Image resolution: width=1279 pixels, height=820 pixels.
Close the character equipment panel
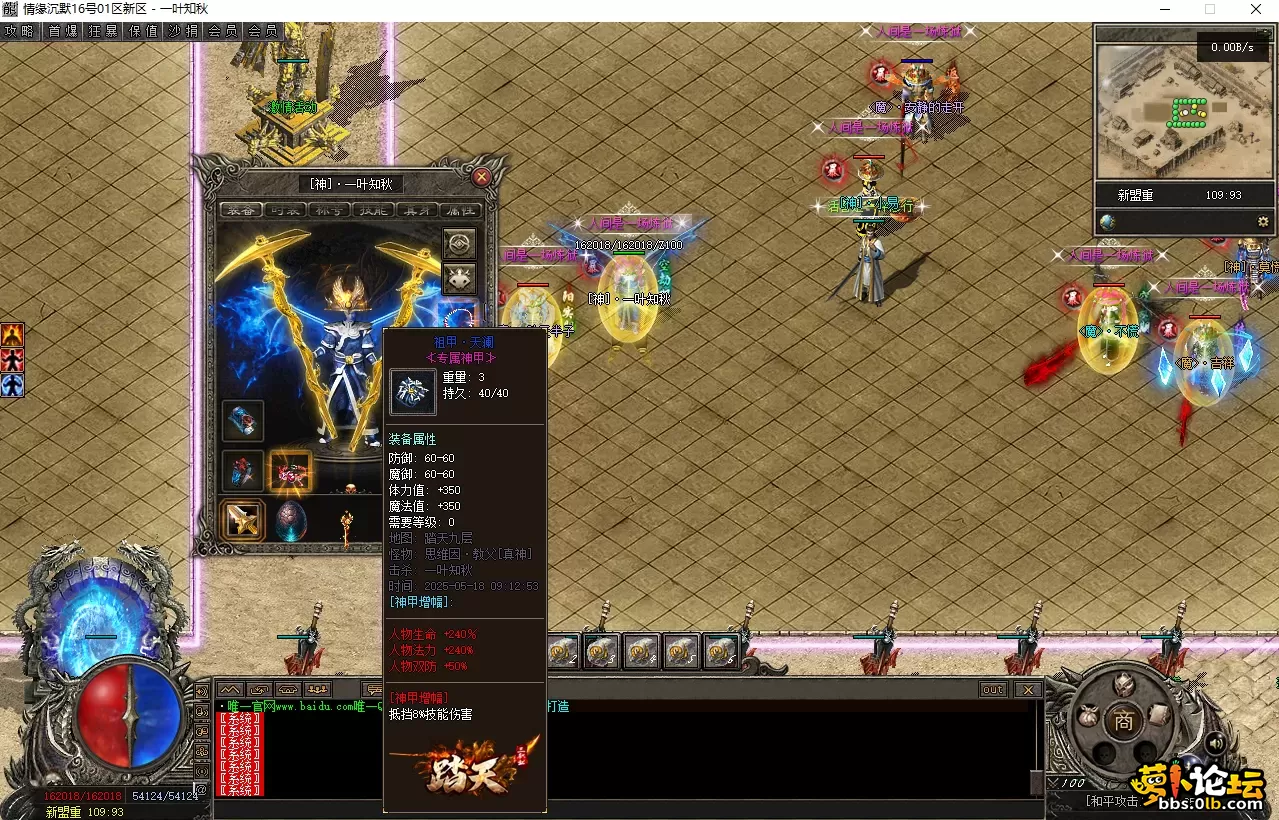pyautogui.click(x=482, y=177)
